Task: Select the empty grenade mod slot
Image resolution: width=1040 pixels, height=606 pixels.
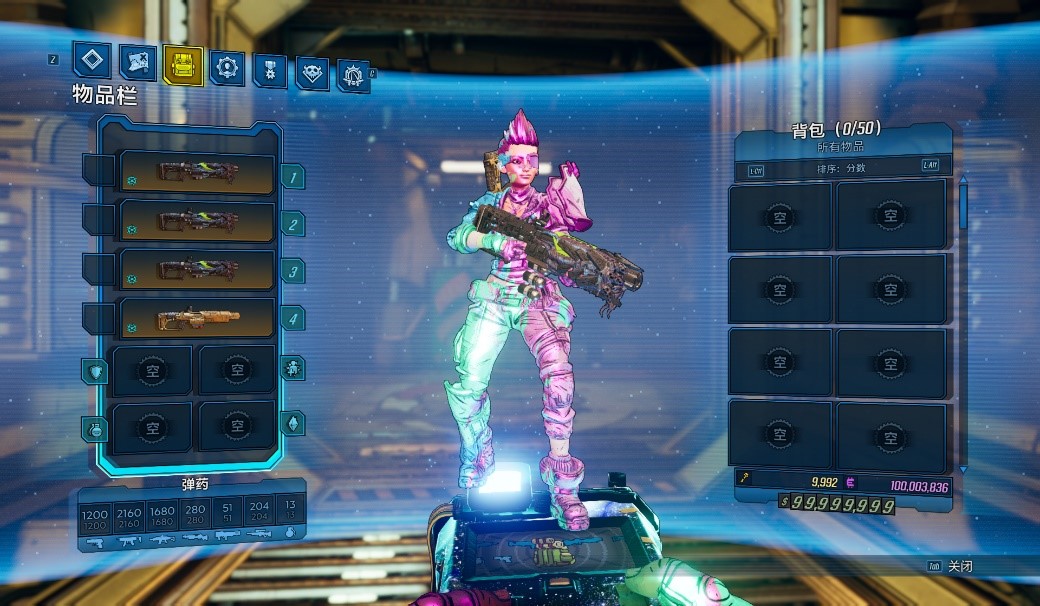Action: click(x=152, y=427)
